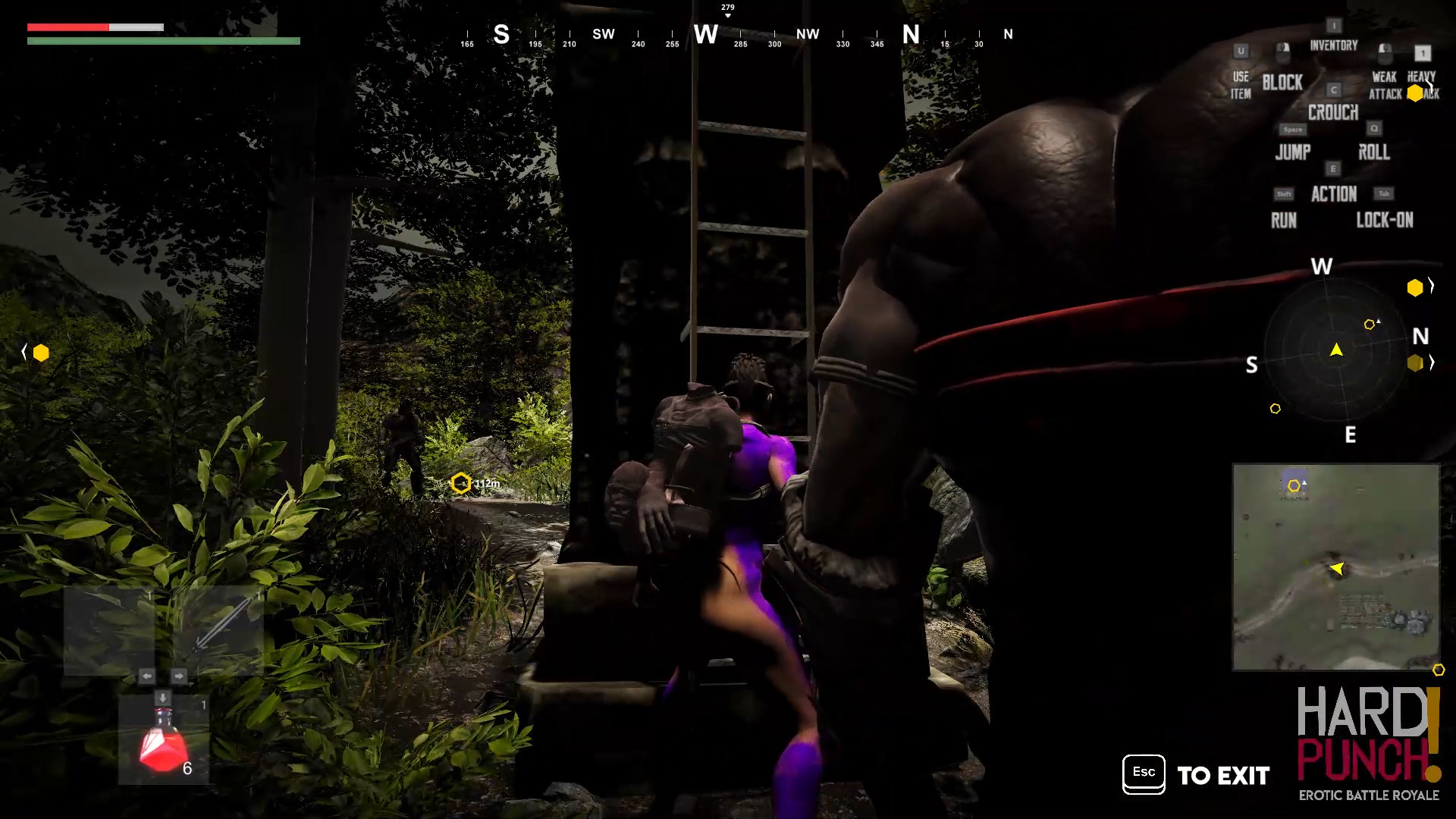The height and width of the screenshot is (819, 1456).
Task: Toggle crouch stance using the C key prompt
Action: pos(1333,89)
